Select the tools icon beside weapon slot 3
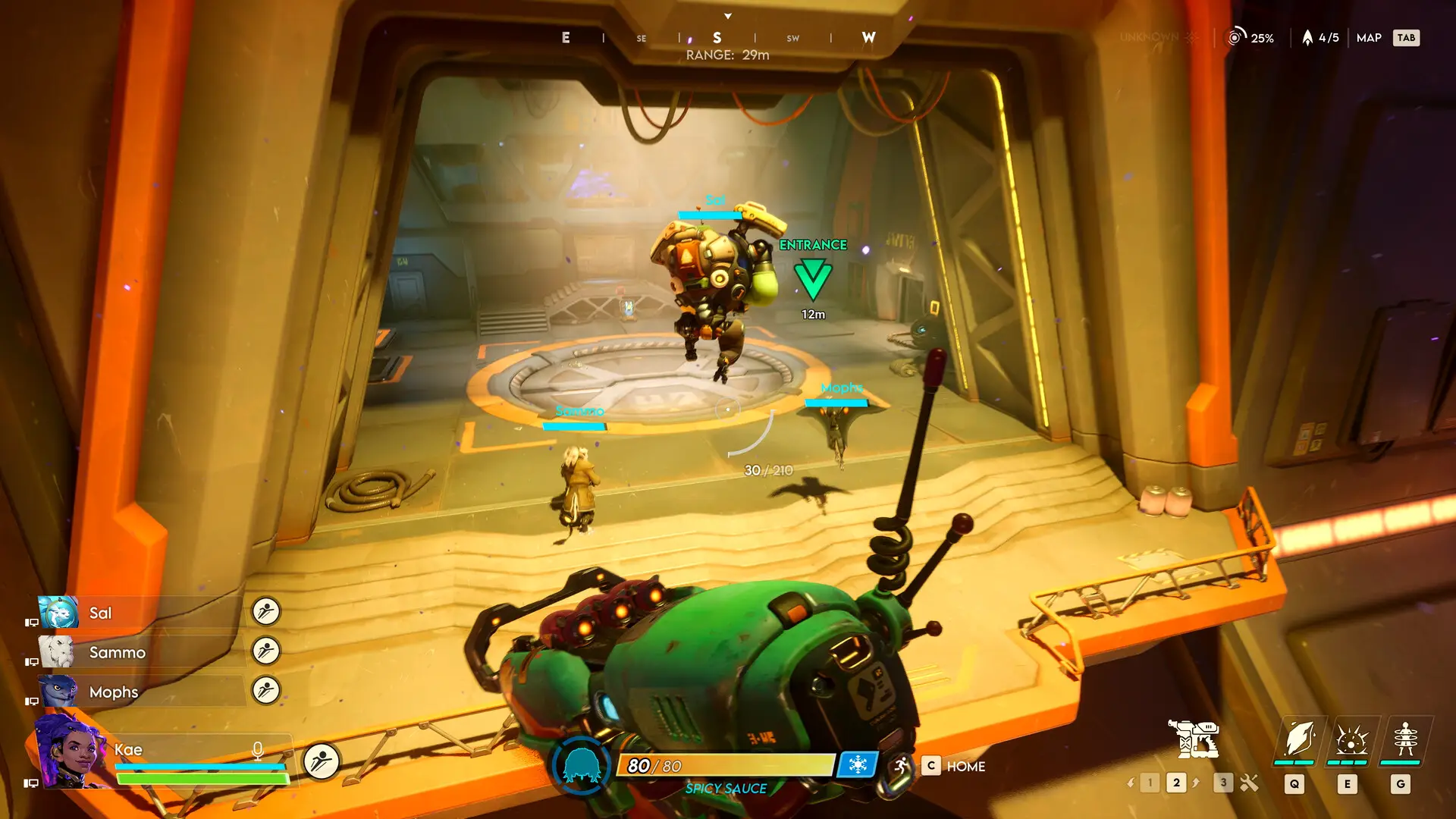Image resolution: width=1456 pixels, height=819 pixels. tap(1248, 782)
